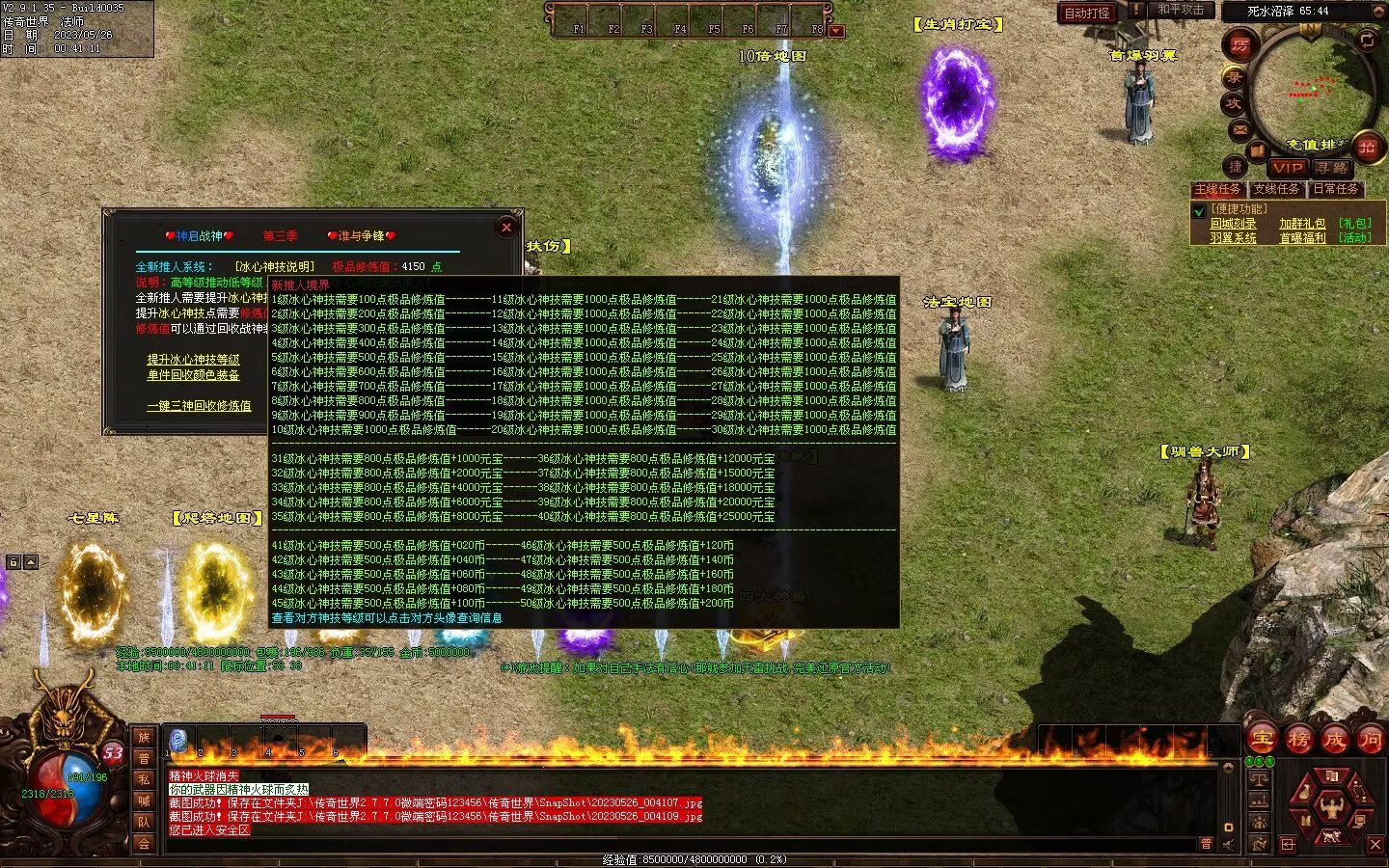Viewport: 1389px width, 868px height.
Task: Select the 单件回收颜色装备 option
Action: (193, 375)
